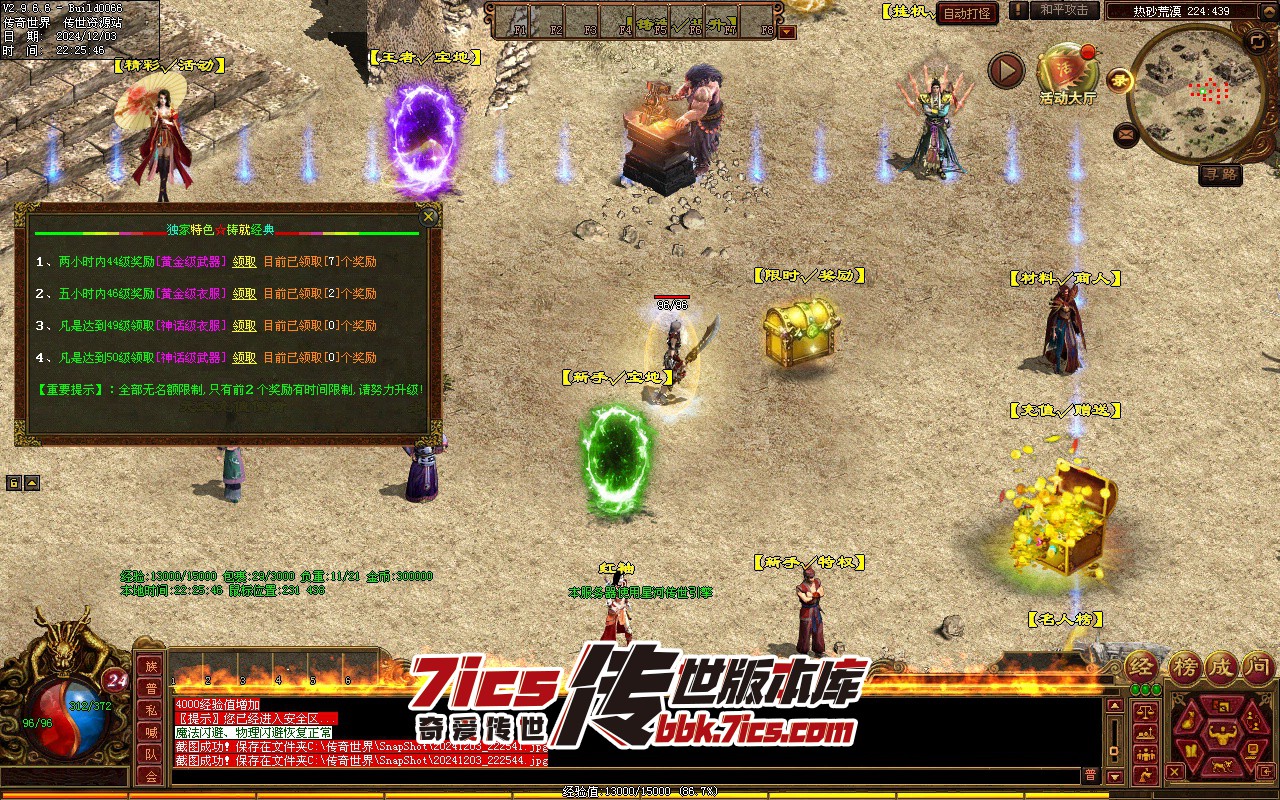
Task: Click the round play arrow button
Action: (1007, 70)
